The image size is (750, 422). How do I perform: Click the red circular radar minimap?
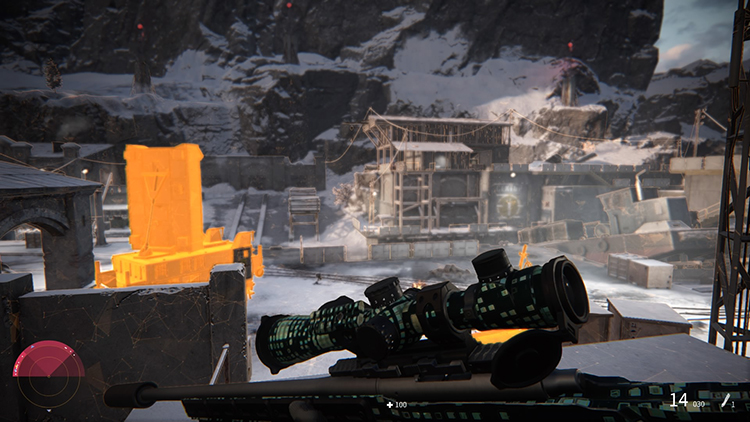[x=48, y=374]
